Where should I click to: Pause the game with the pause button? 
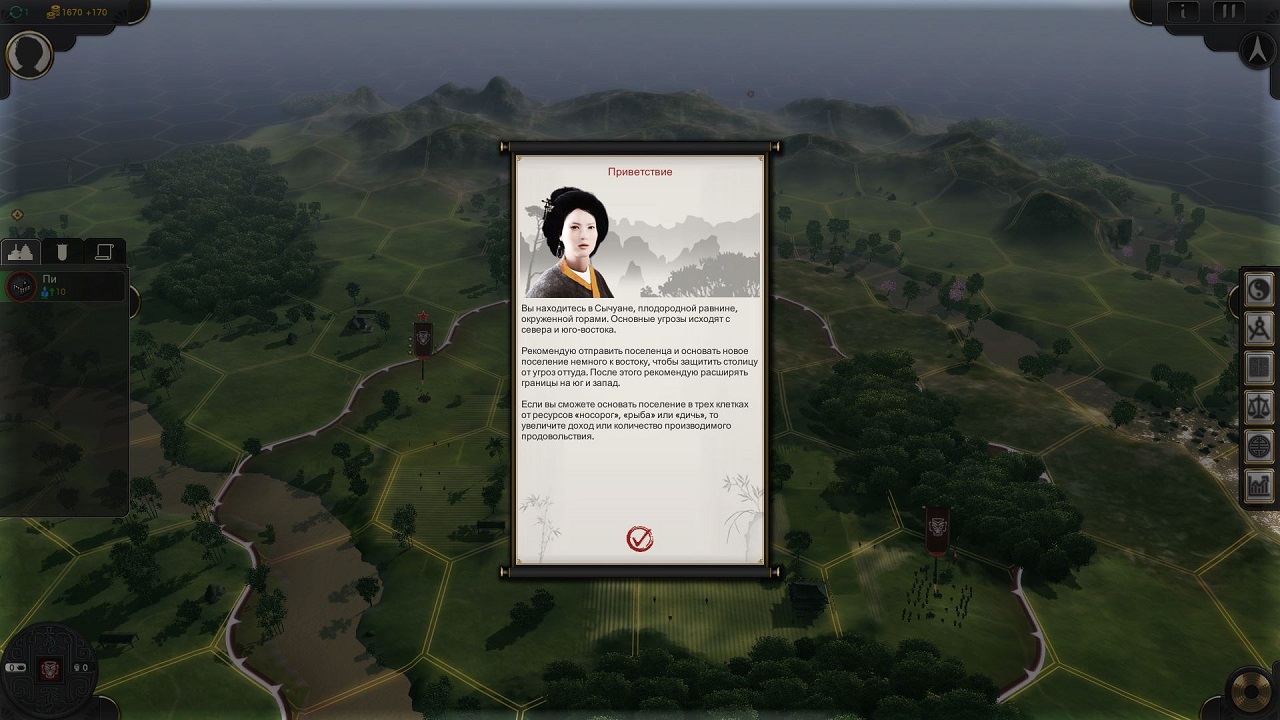(1226, 12)
